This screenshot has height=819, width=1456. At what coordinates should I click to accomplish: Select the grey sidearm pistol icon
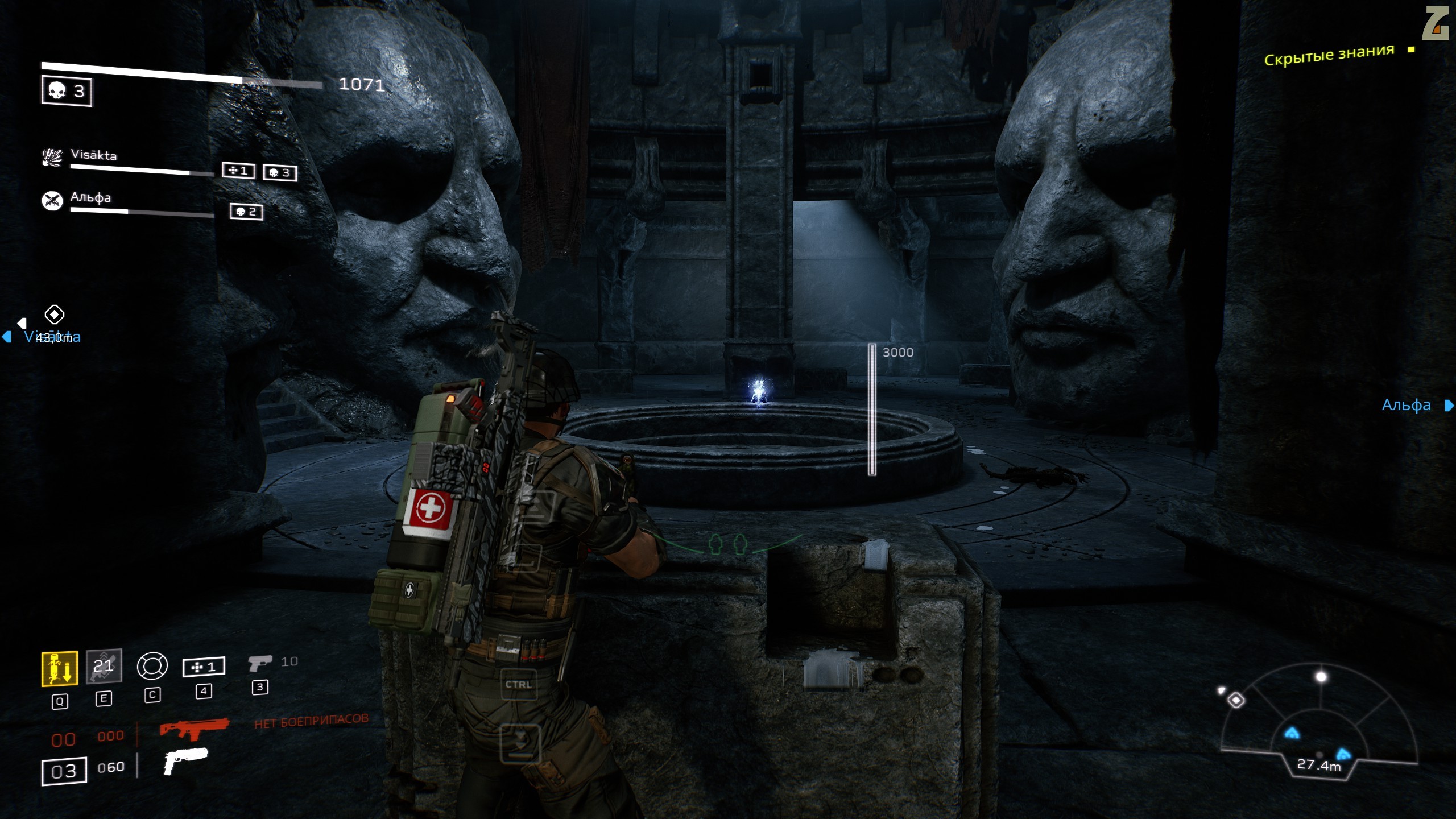pyautogui.click(x=260, y=663)
